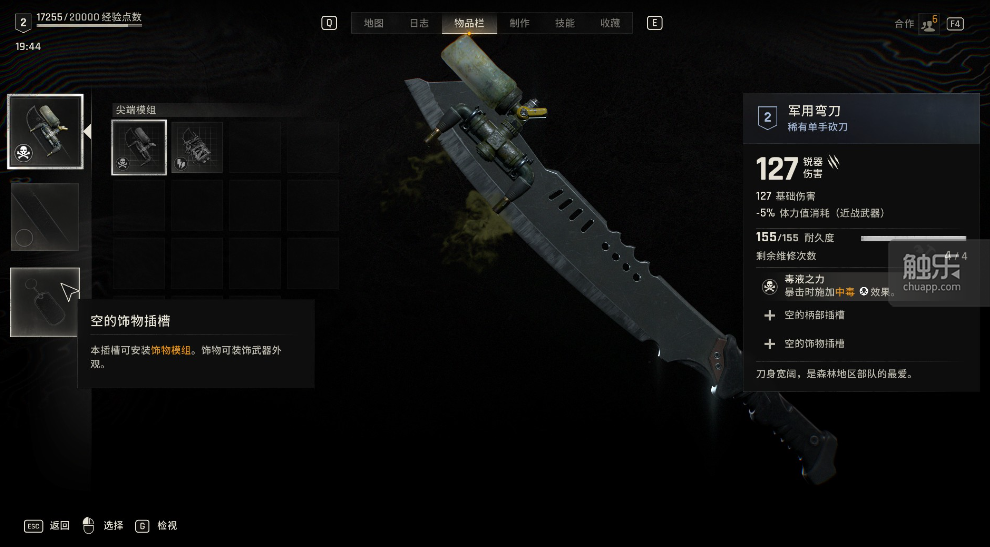Open the 收藏 tab

click(610, 23)
